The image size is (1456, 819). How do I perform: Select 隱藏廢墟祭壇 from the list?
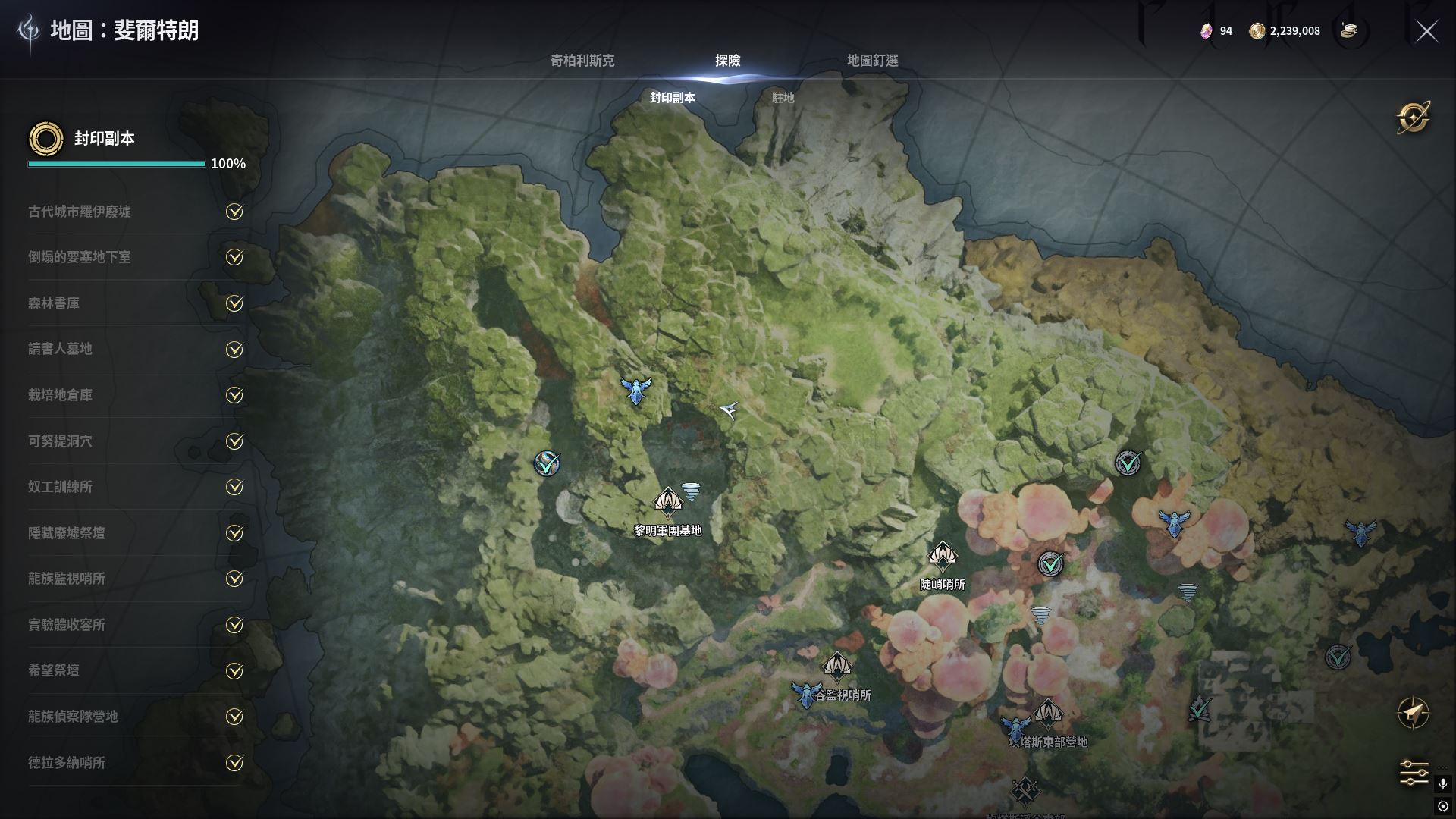[67, 533]
